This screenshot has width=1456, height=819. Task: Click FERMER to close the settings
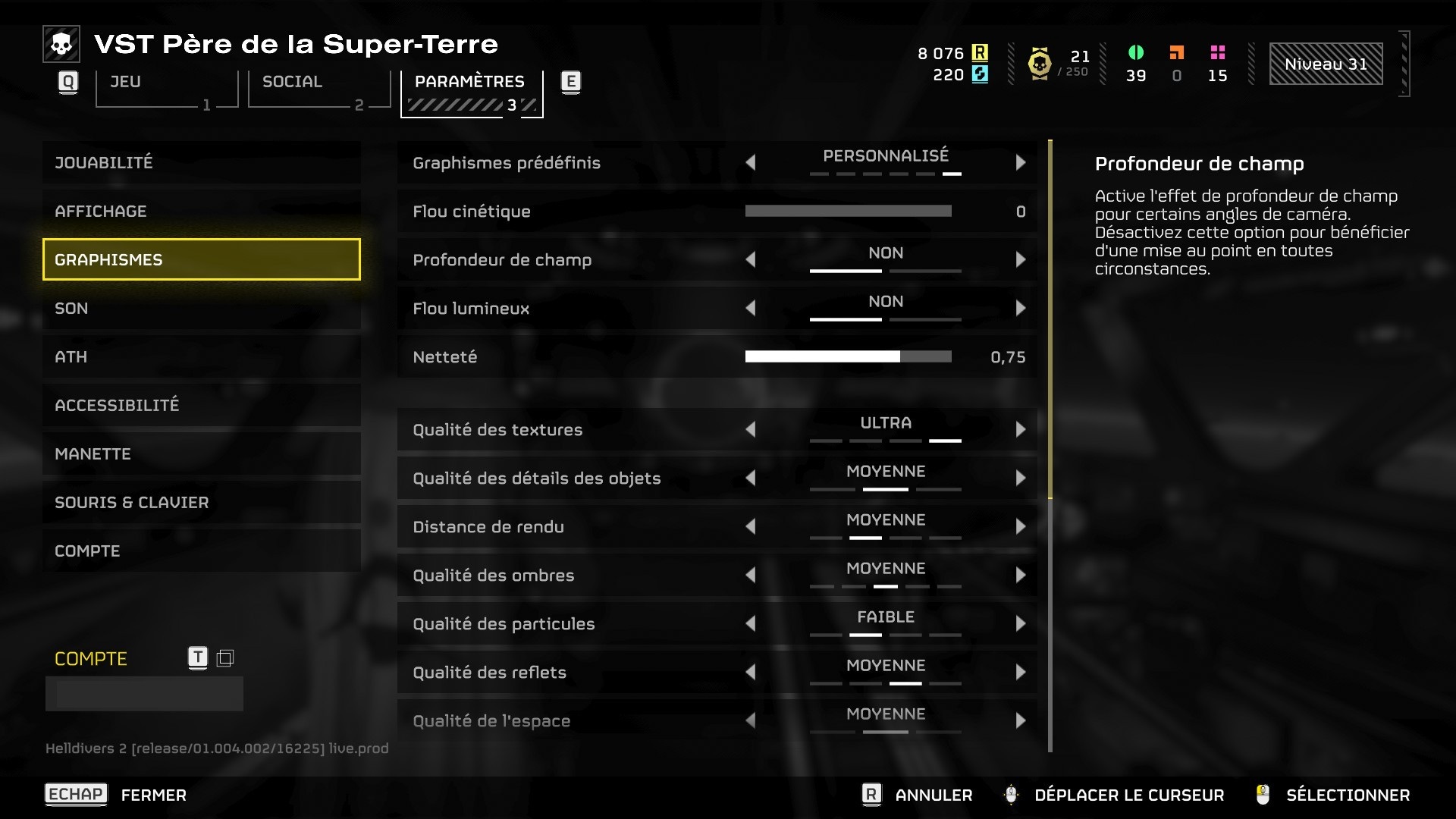(153, 795)
